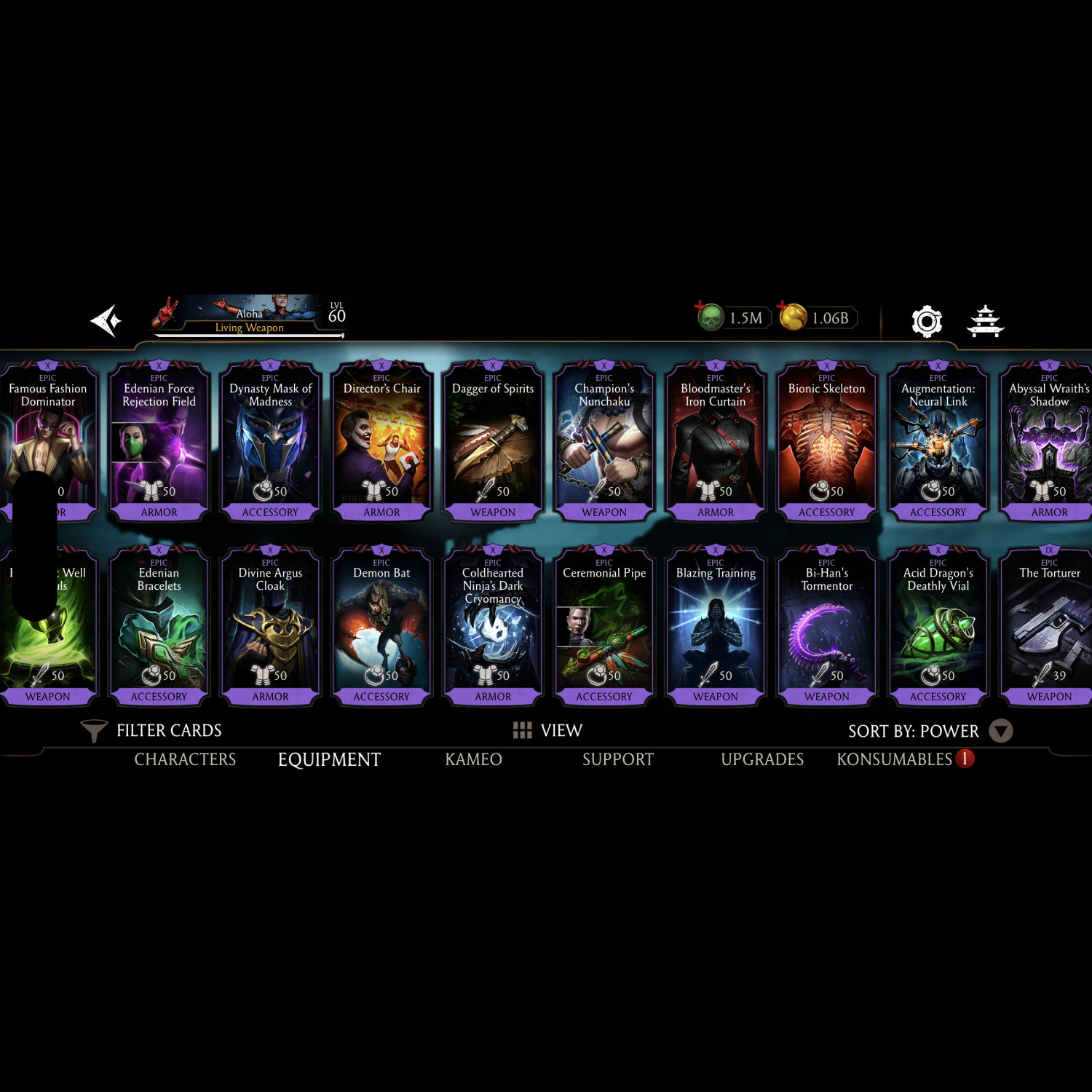
Task: Select the Blazing Training weapon card
Action: click(x=716, y=626)
